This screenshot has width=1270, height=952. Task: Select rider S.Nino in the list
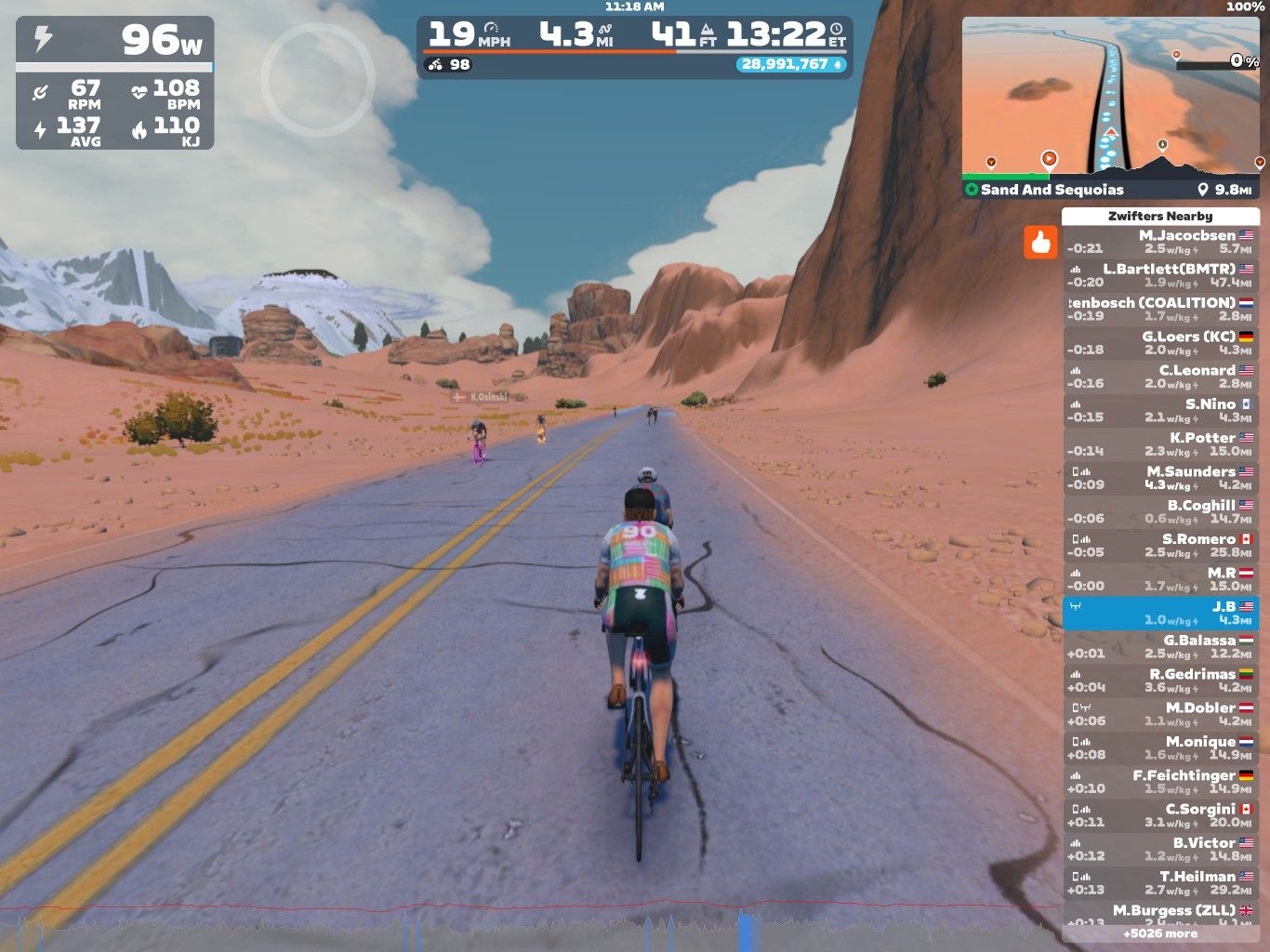coord(1160,410)
